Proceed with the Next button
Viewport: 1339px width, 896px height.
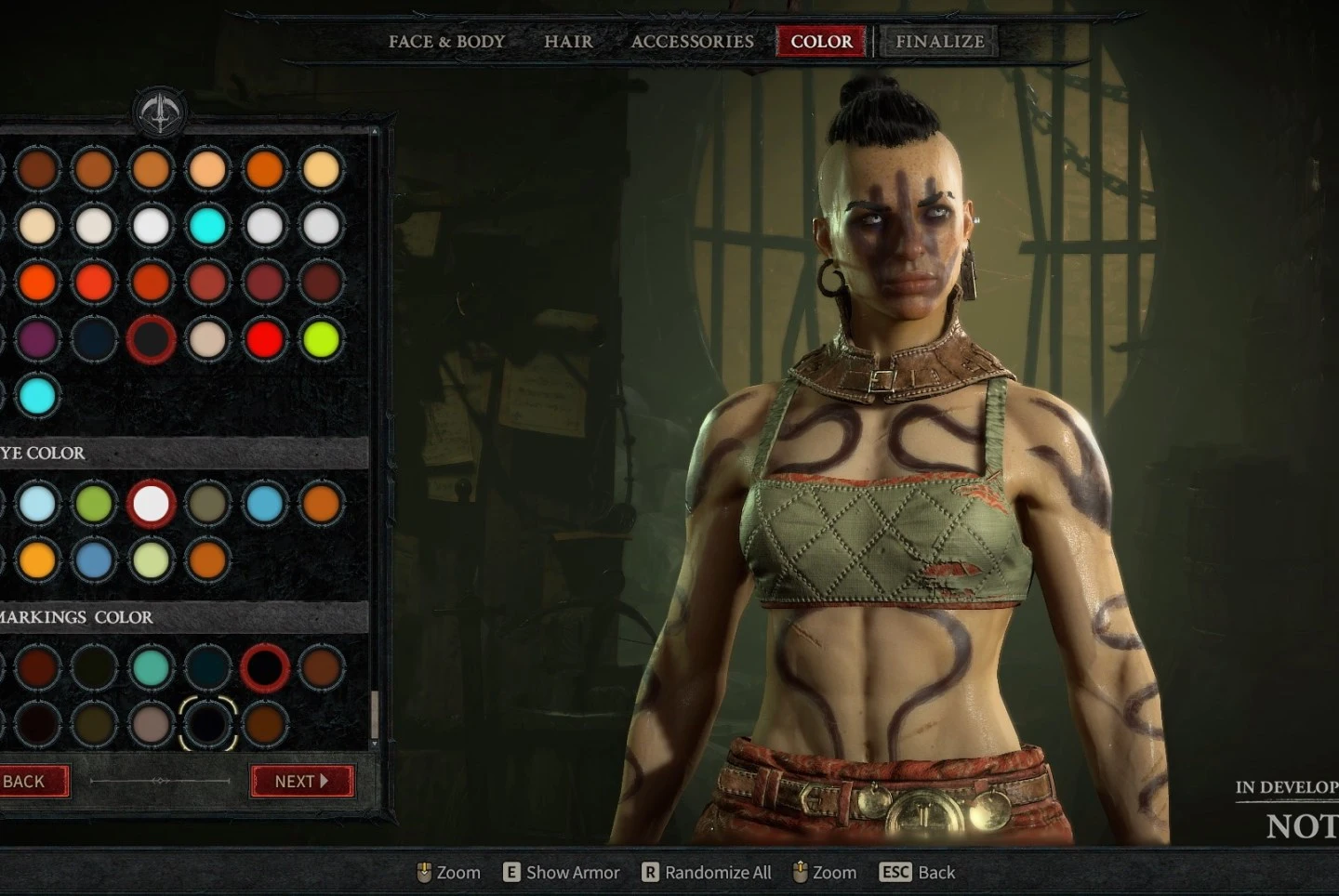pos(301,782)
